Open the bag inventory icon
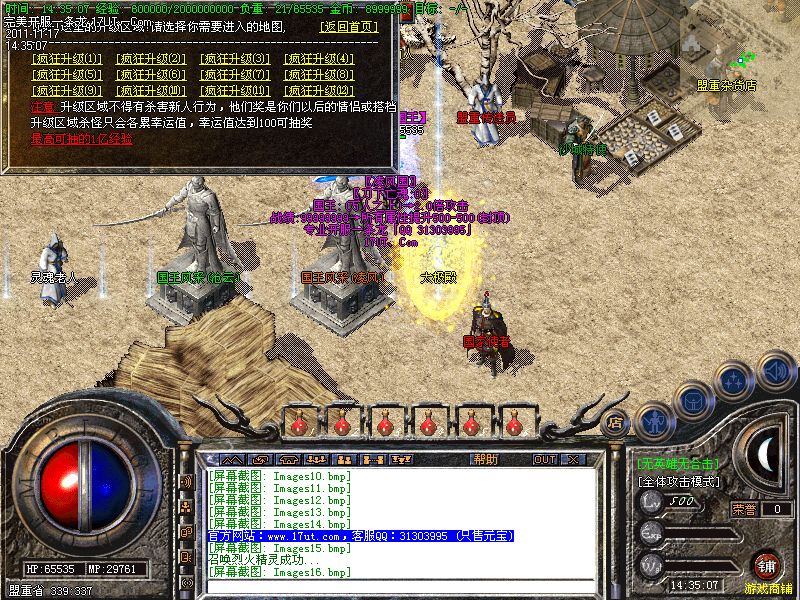Image resolution: width=800 pixels, height=600 pixels. 692,399
